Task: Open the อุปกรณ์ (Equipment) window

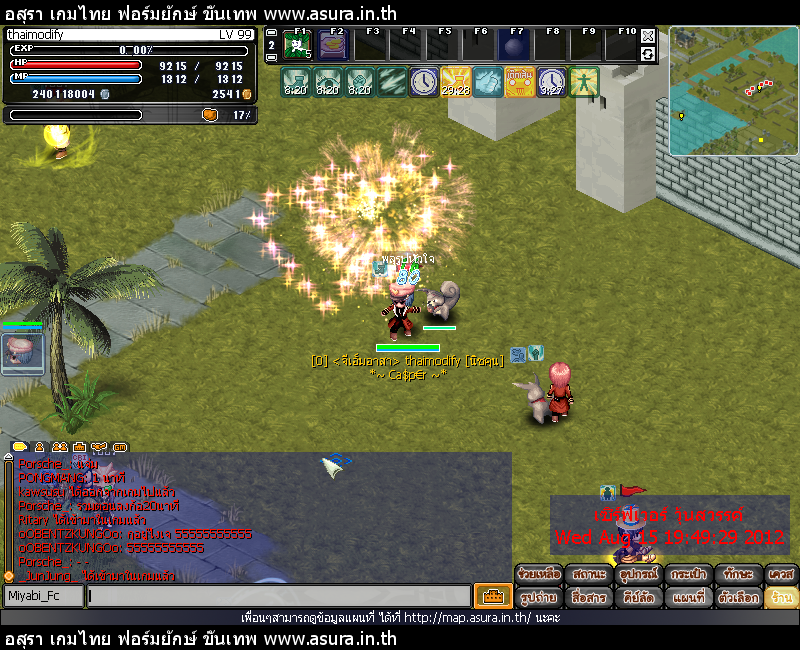Action: [639, 574]
